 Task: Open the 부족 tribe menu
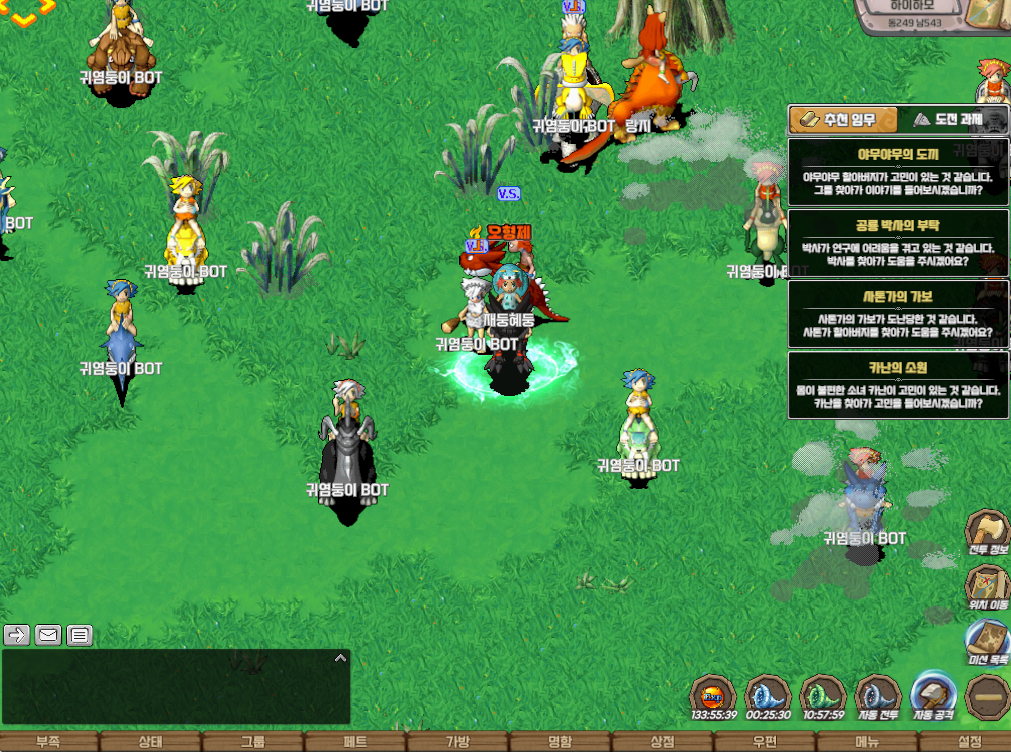tap(48, 741)
